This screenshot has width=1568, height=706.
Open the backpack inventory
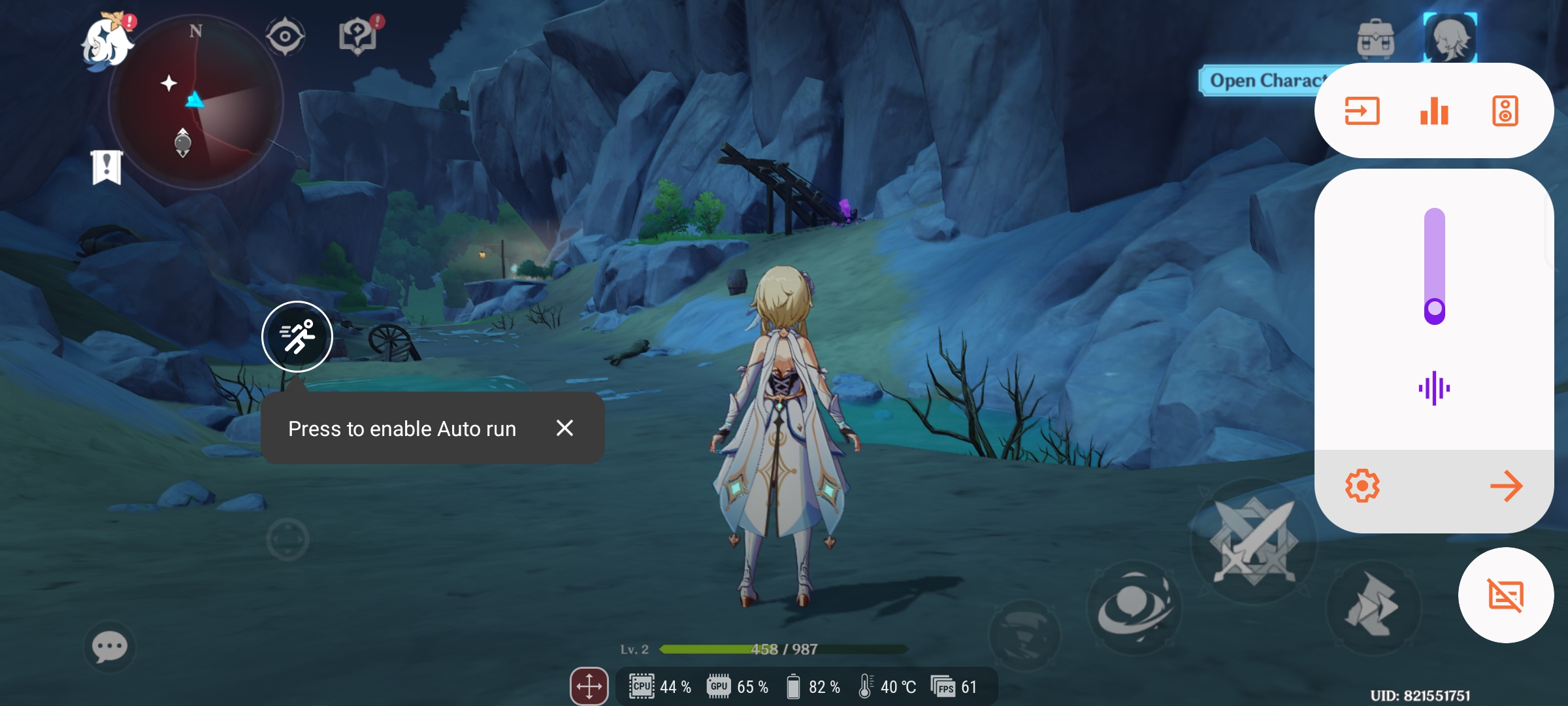pyautogui.click(x=1375, y=39)
